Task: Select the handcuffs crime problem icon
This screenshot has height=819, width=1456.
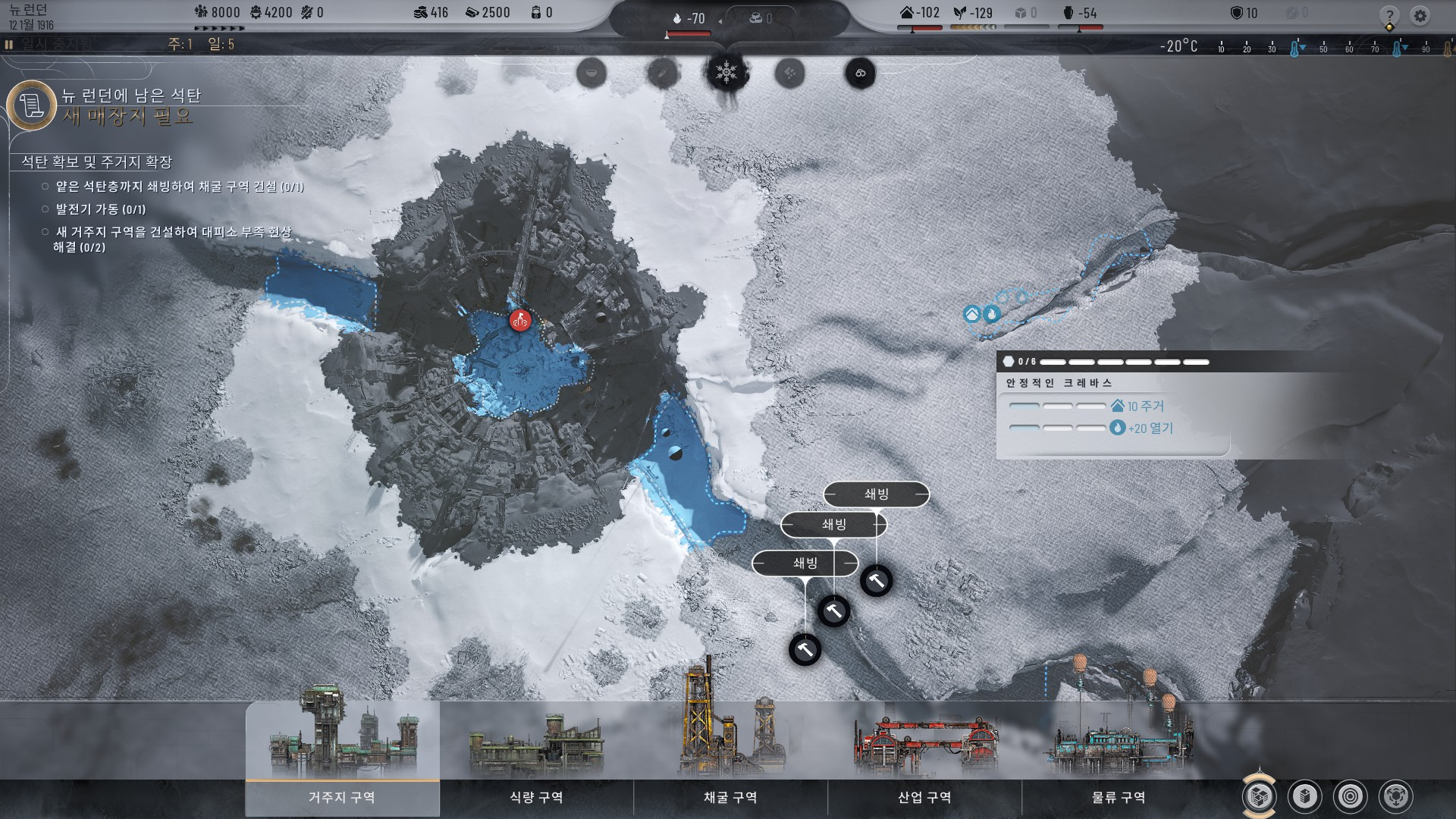Action: [x=860, y=74]
